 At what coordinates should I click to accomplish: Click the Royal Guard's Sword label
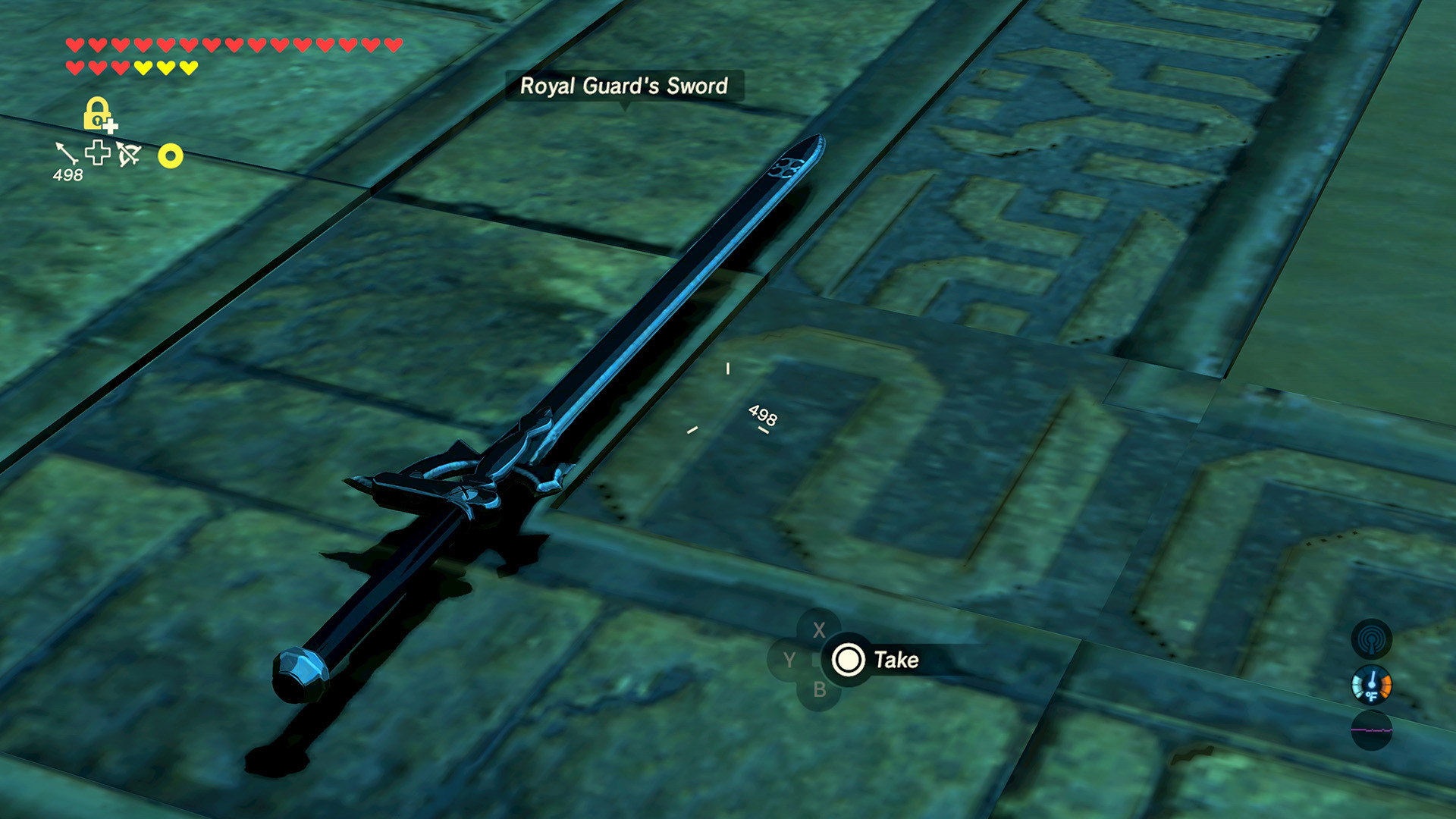[625, 86]
